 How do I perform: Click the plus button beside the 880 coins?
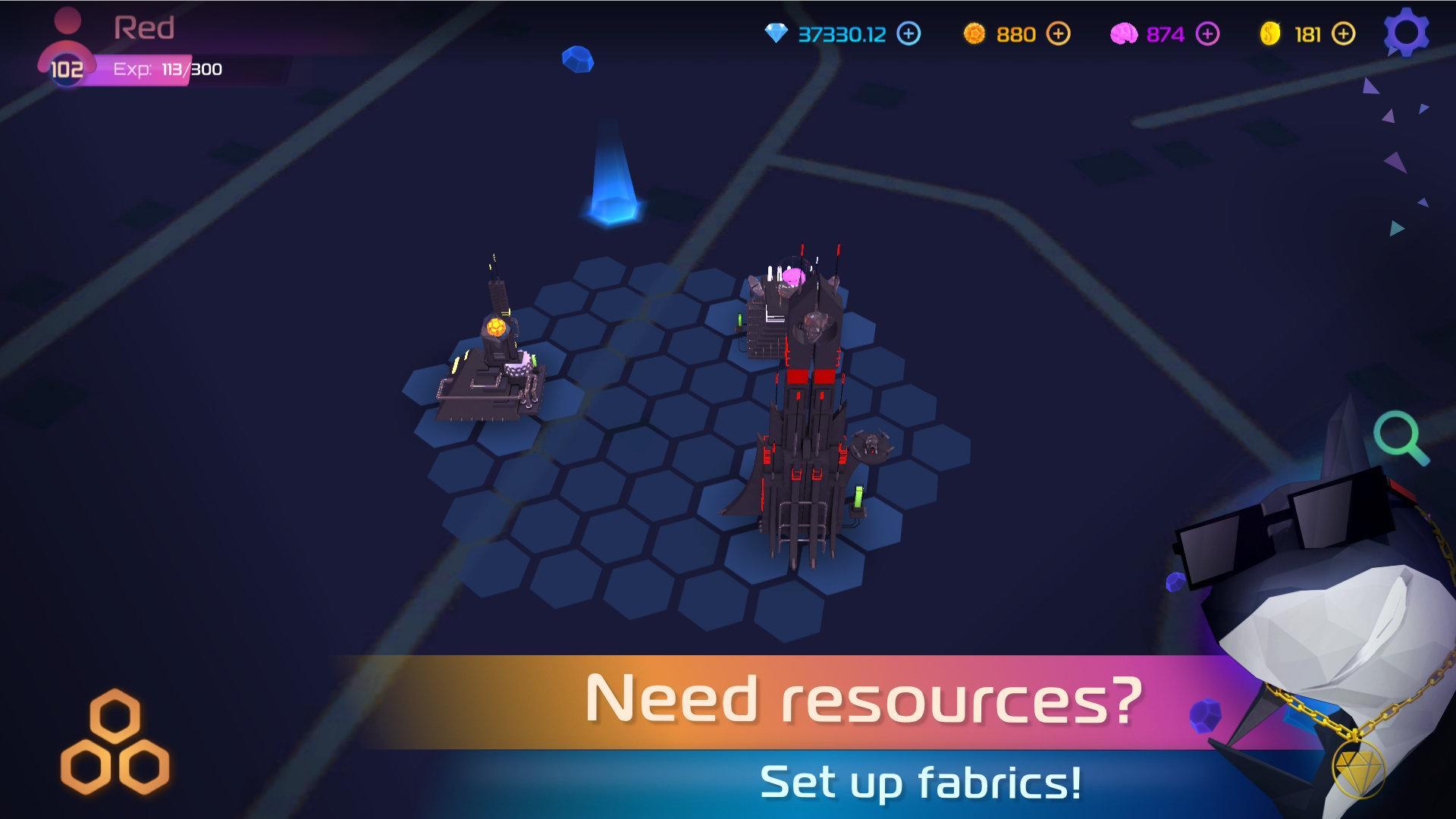(1059, 33)
